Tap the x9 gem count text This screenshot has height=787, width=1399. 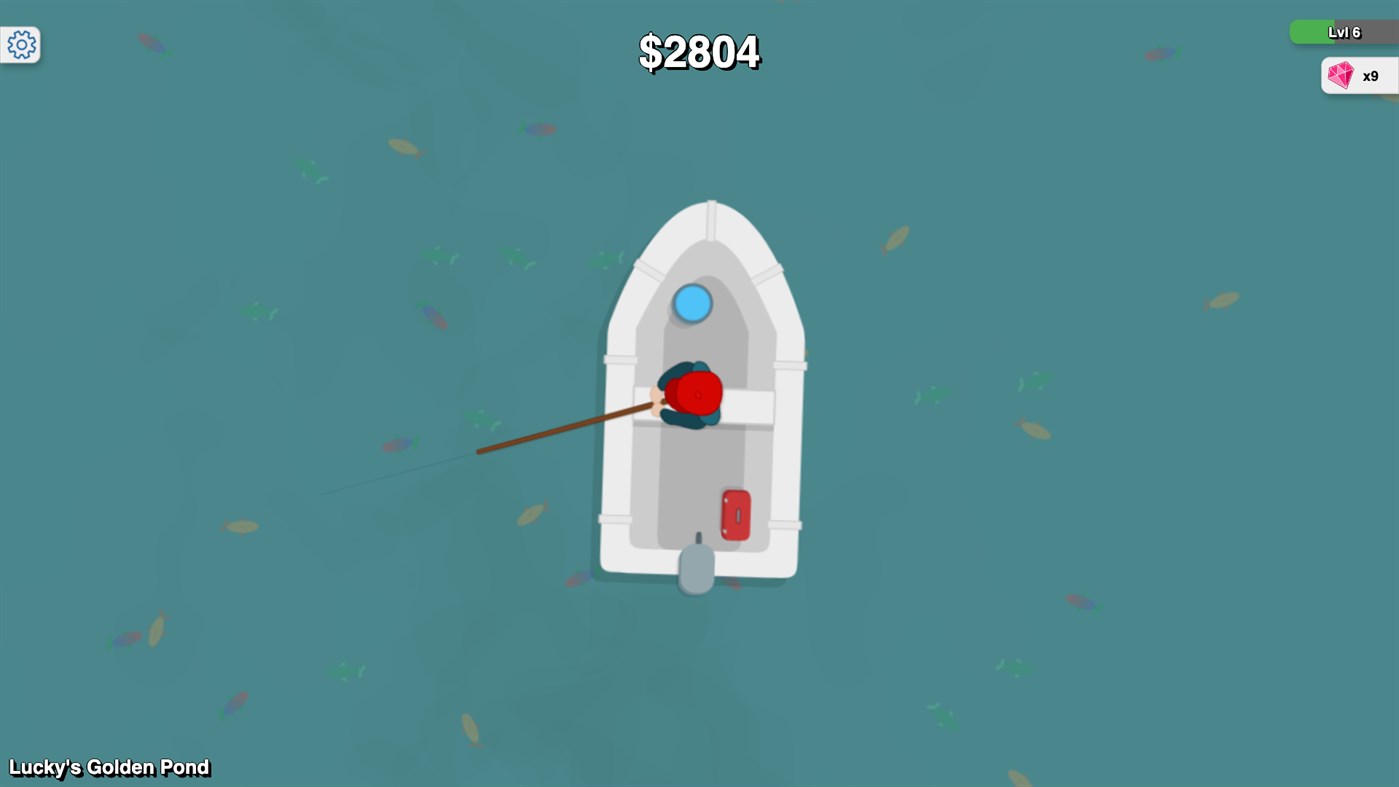point(1369,75)
